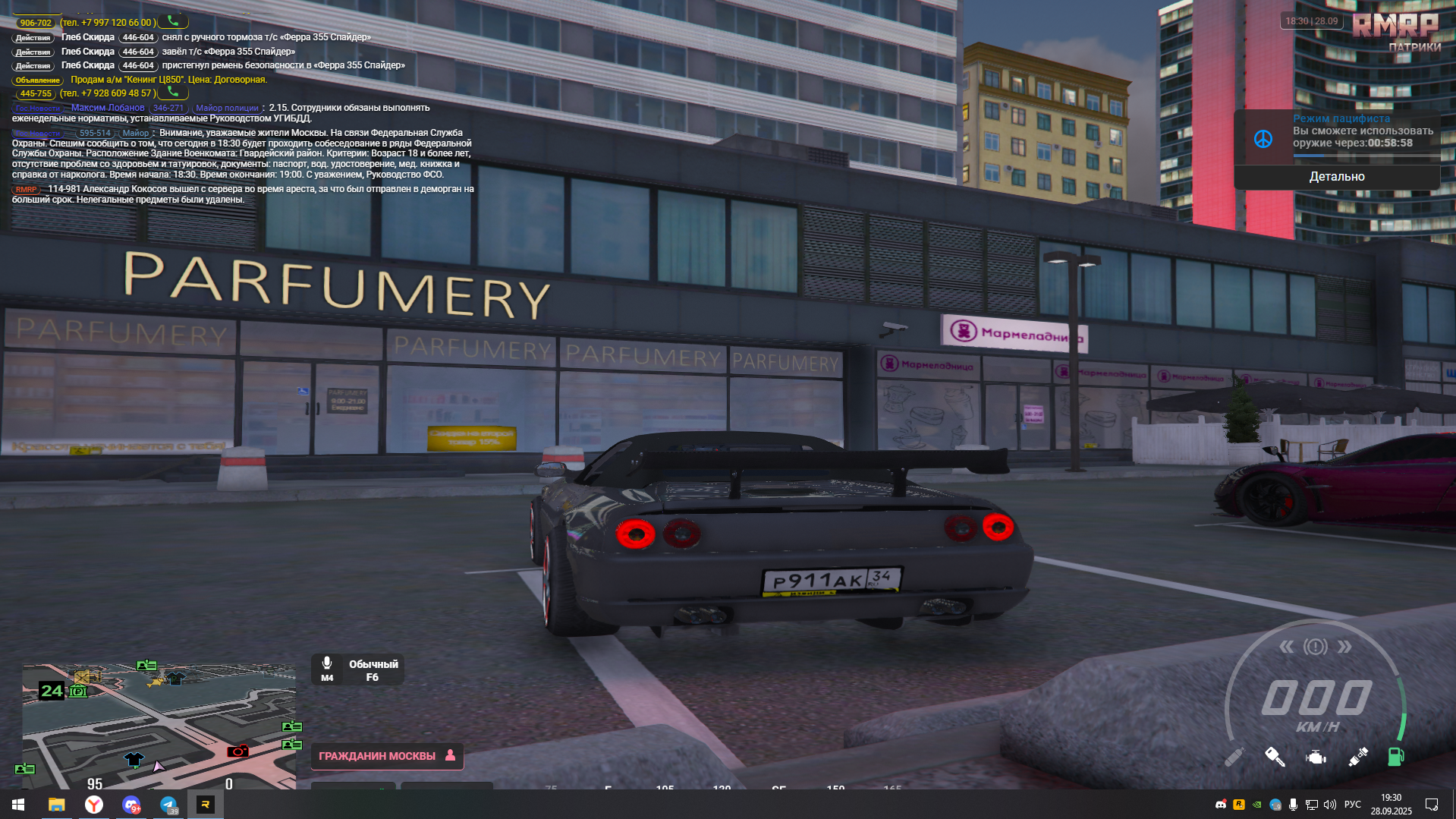Click the "Гражданин Москвы" status badge
1456x819 pixels.
pyautogui.click(x=386, y=756)
